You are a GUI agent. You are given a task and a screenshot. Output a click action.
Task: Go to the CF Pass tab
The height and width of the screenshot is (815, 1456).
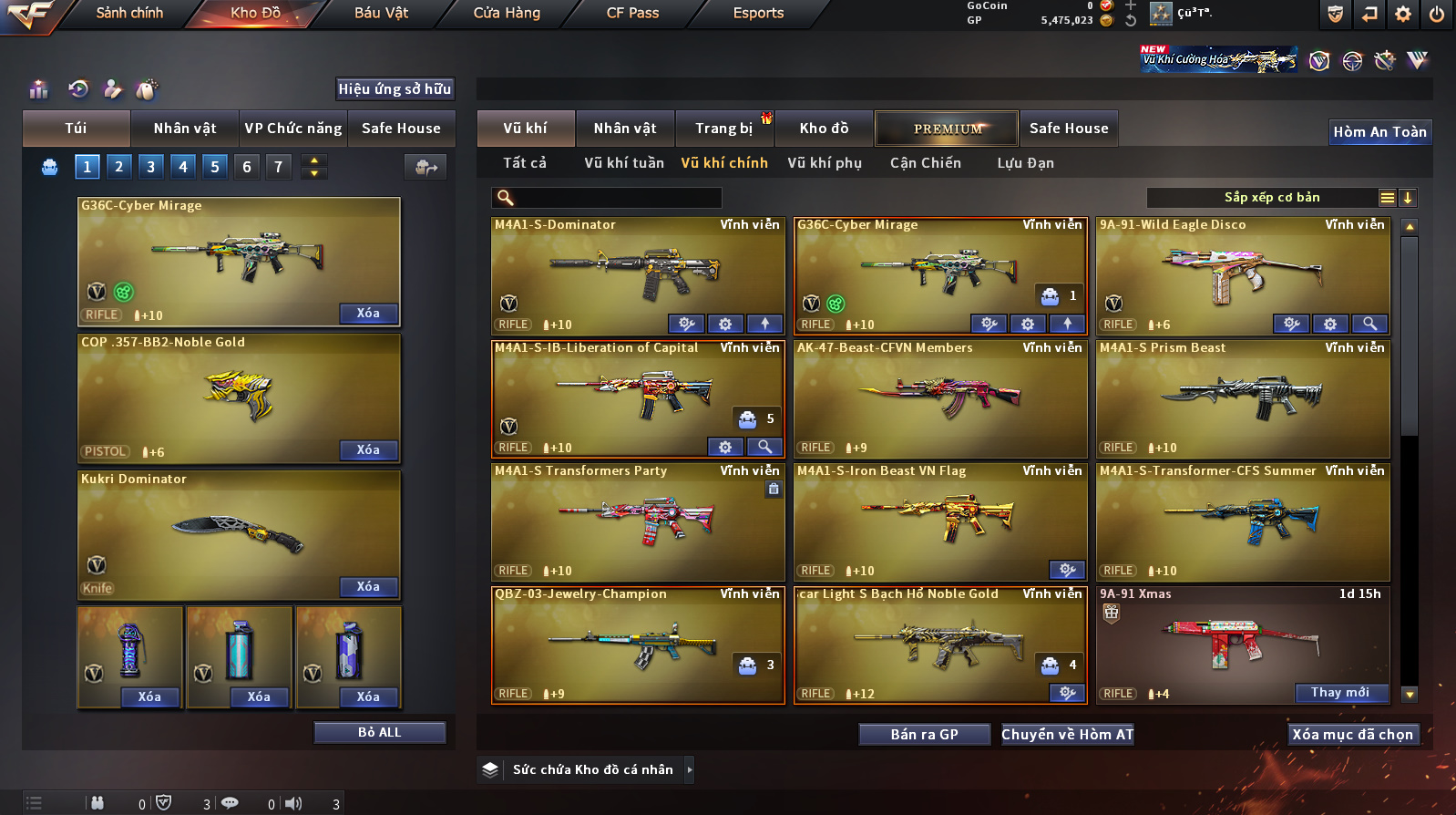[632, 13]
